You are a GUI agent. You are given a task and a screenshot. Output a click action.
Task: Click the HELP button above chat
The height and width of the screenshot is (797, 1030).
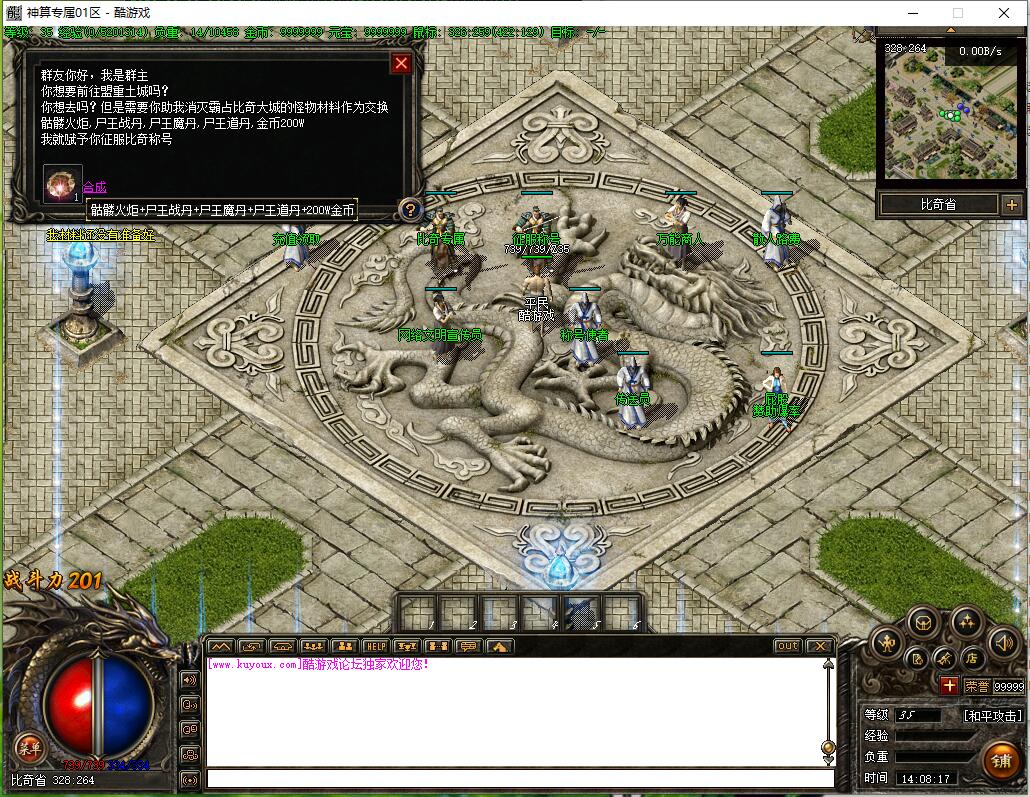click(x=375, y=646)
